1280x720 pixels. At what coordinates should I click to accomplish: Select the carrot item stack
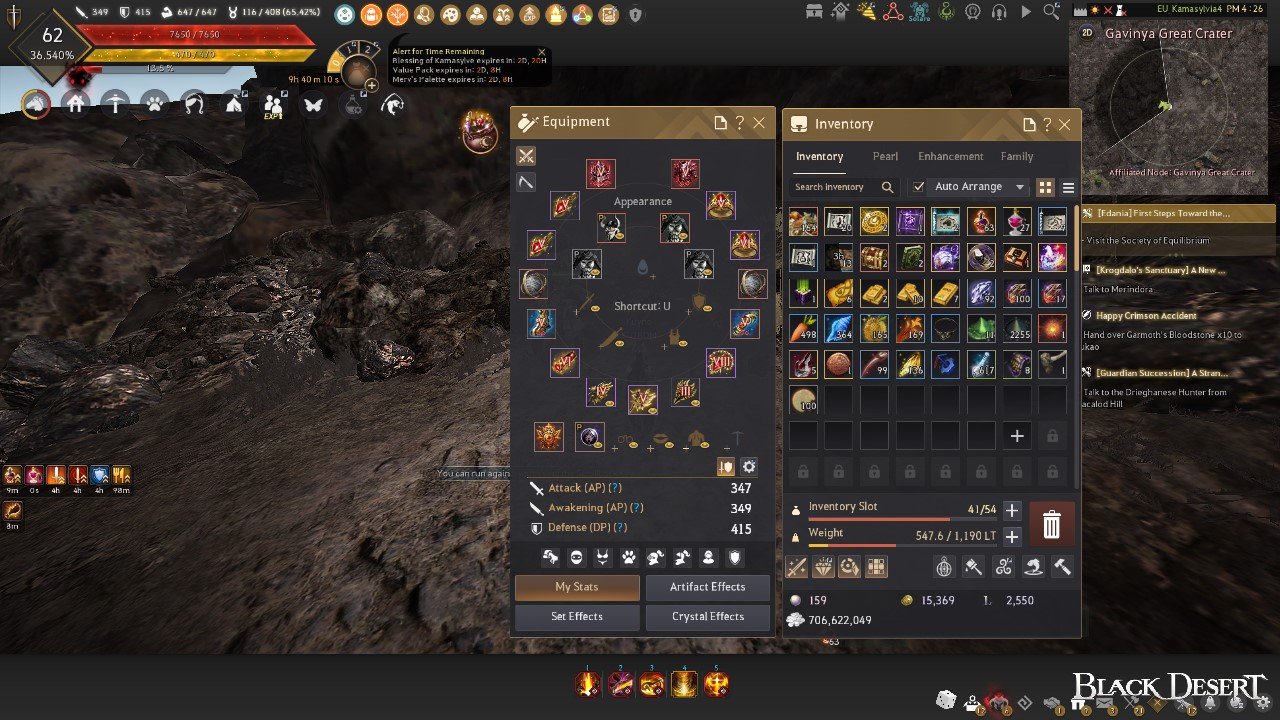[802, 329]
